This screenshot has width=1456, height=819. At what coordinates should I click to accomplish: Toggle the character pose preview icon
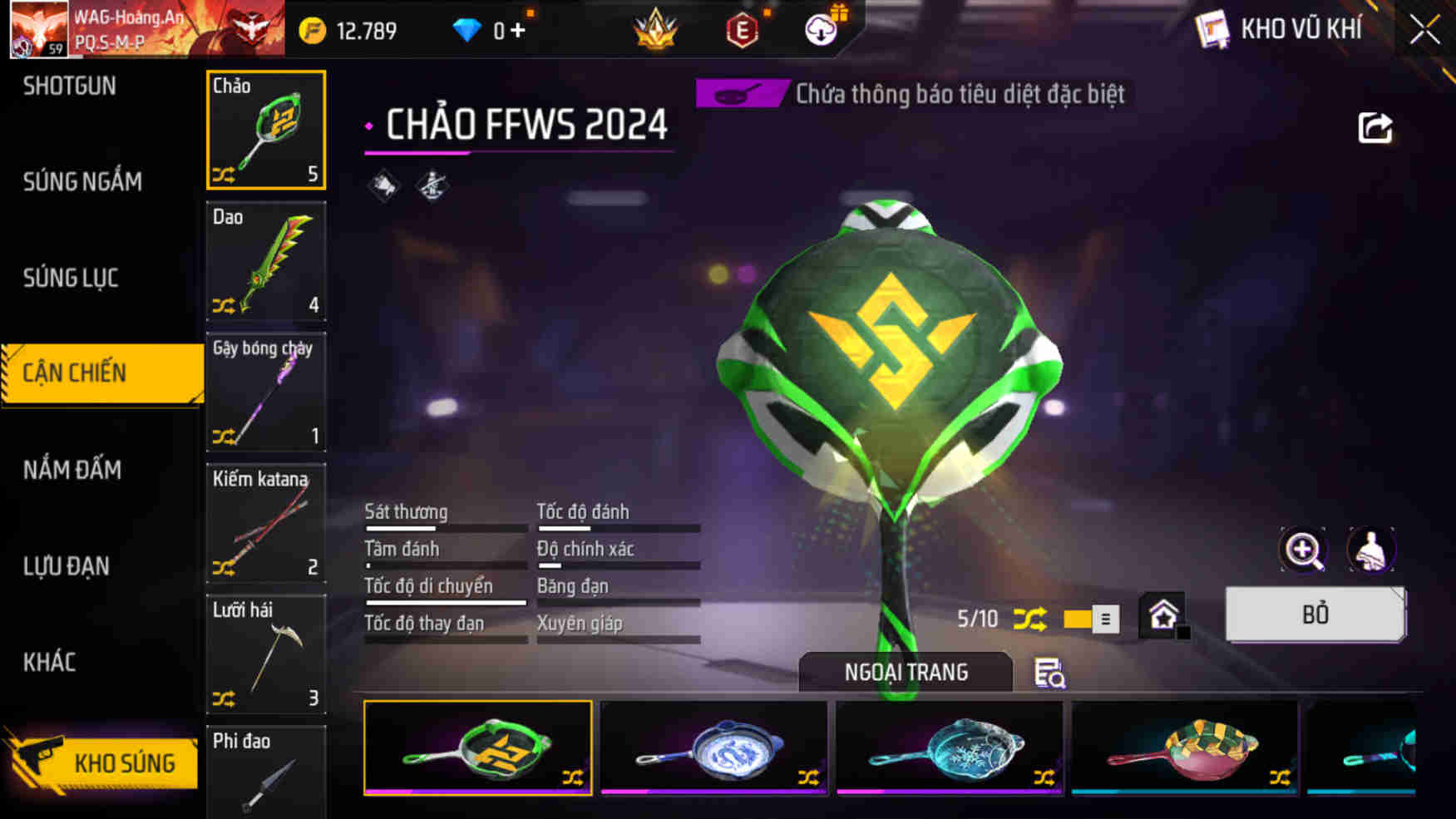click(1370, 550)
